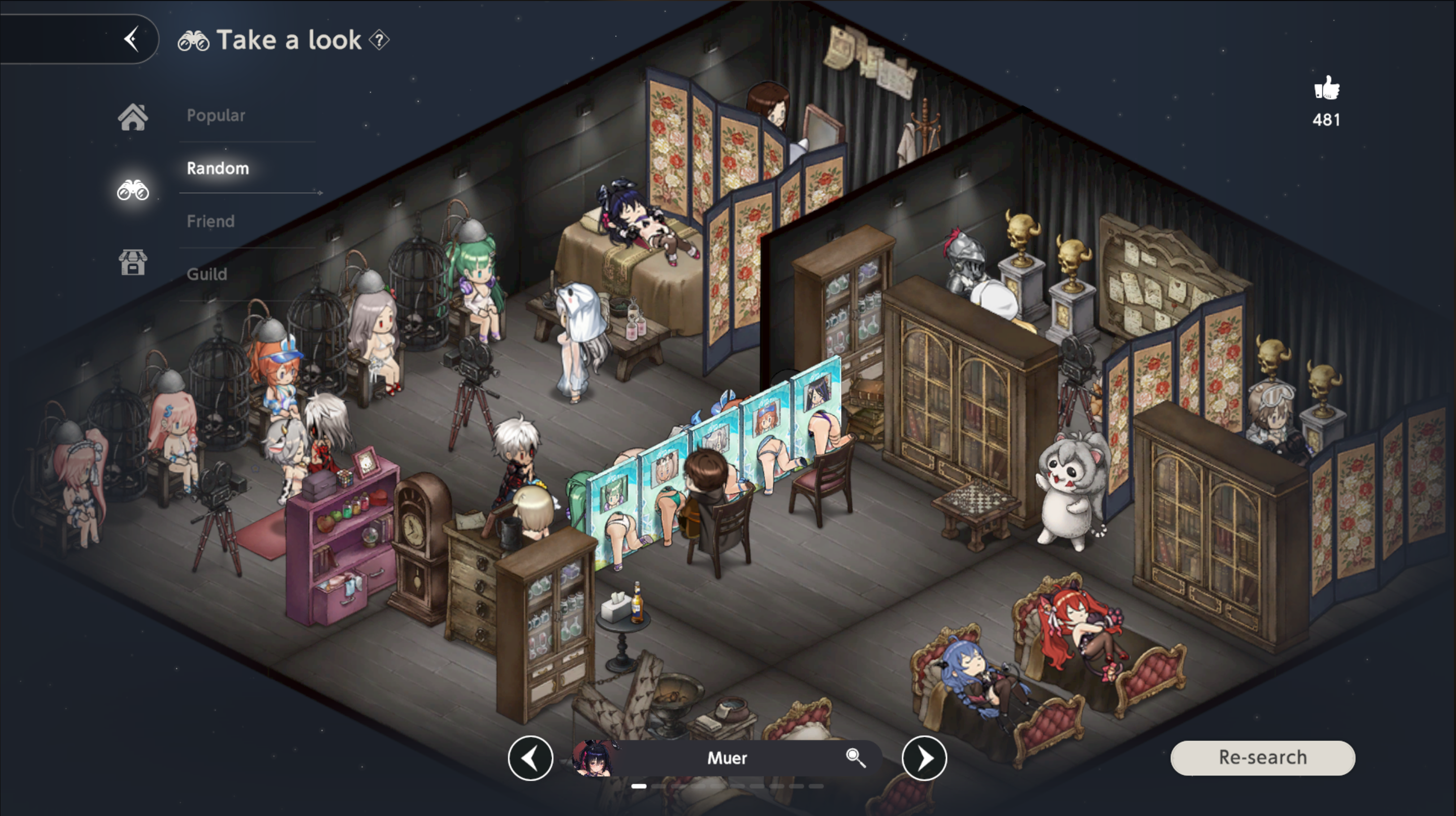Click the Re-search button
Screen dimensions: 1456x816
click(1263, 758)
